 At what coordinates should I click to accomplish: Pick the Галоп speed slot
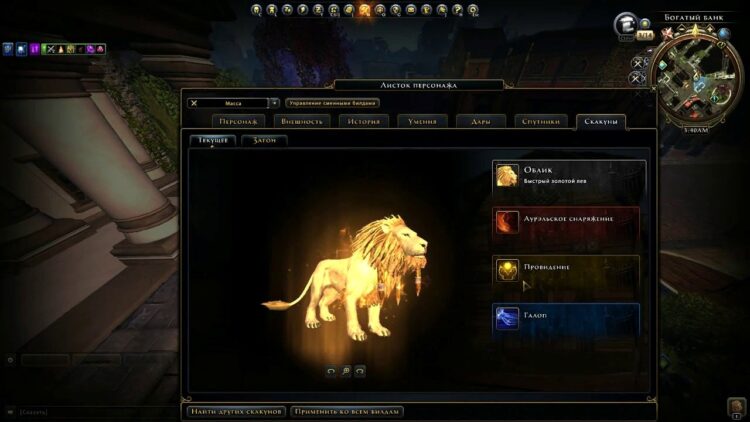click(x=568, y=318)
